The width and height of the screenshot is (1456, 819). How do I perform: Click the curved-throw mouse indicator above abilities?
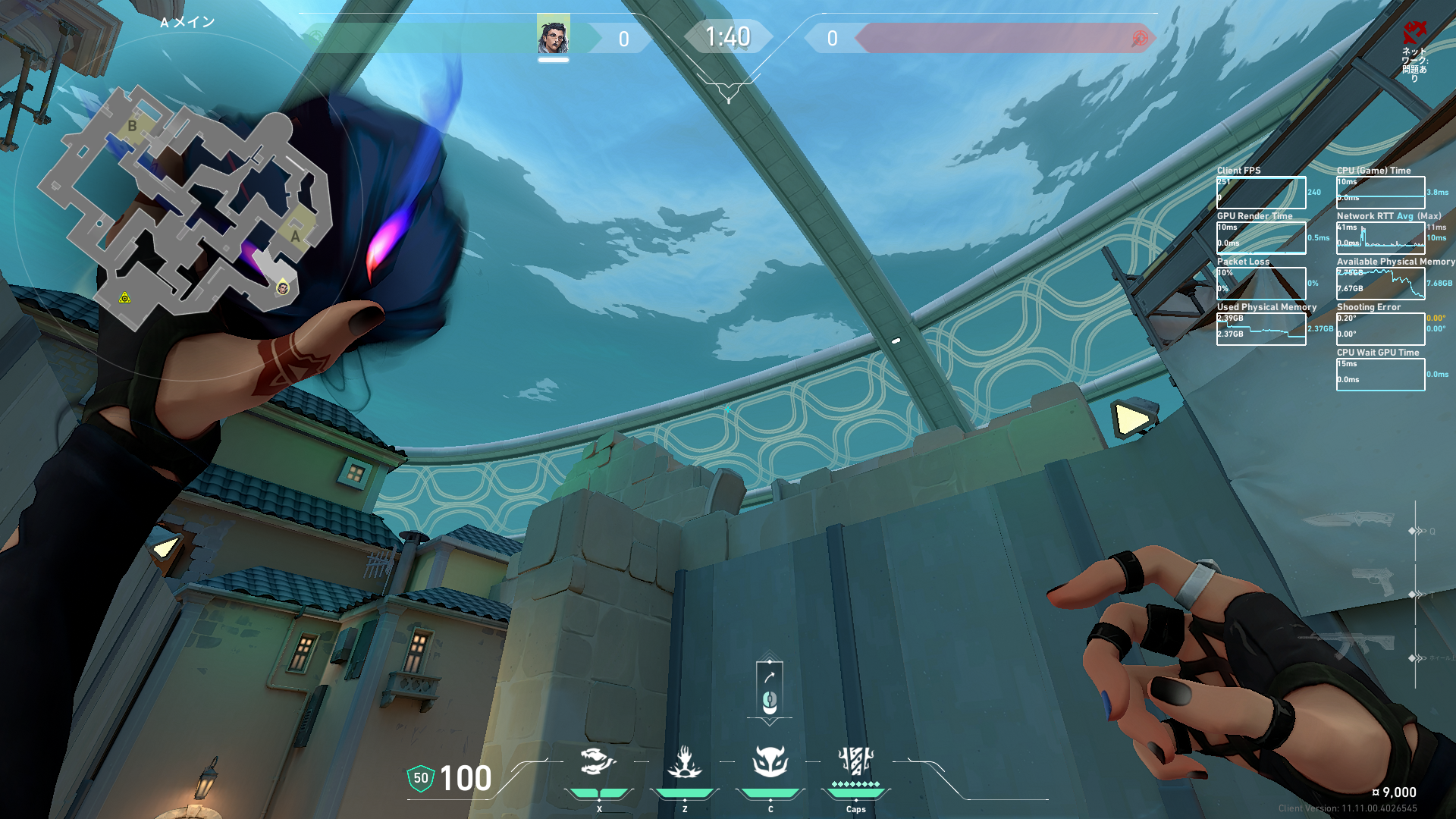pos(769,688)
